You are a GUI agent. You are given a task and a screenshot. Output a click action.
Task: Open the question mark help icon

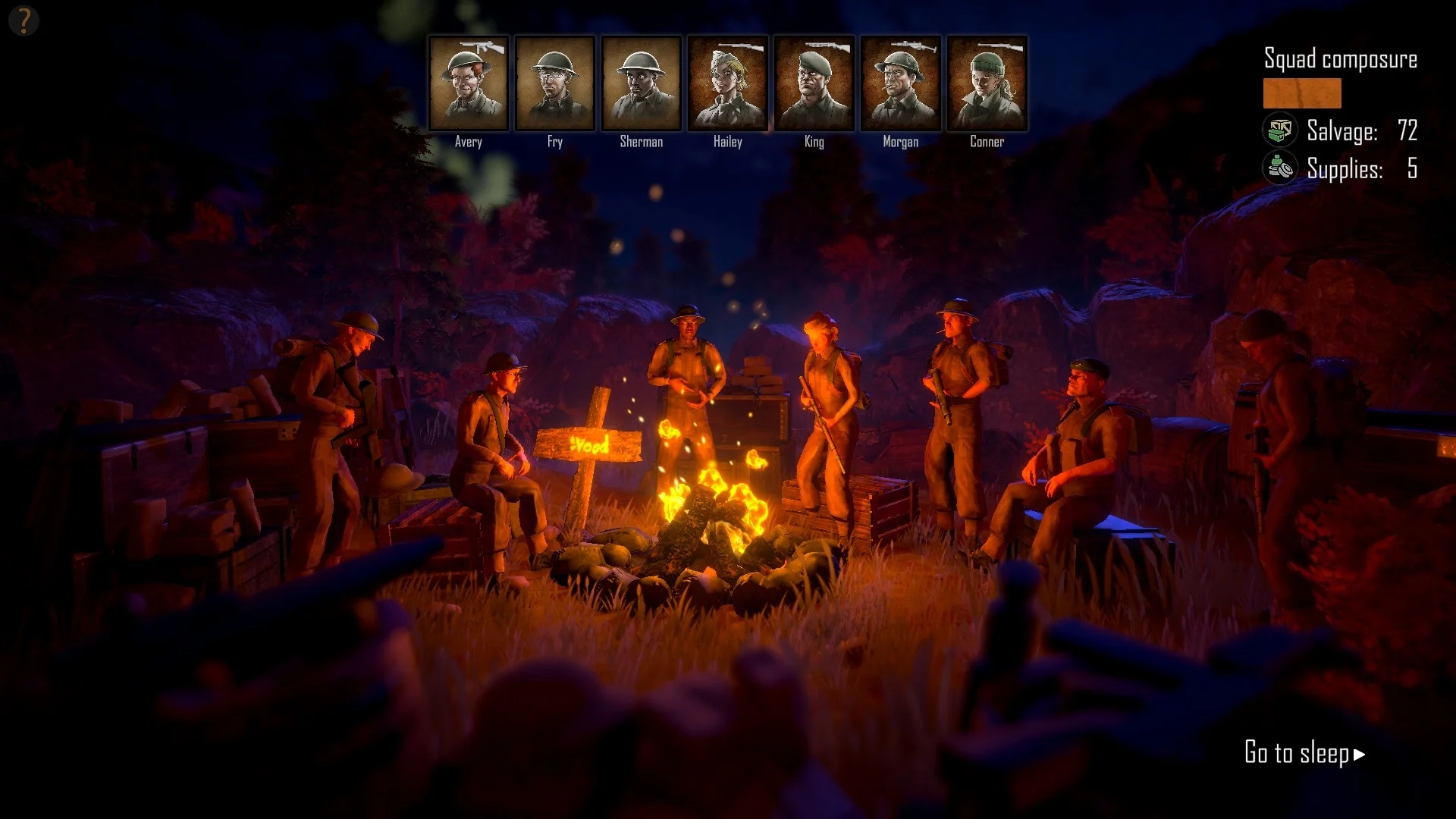(x=24, y=20)
